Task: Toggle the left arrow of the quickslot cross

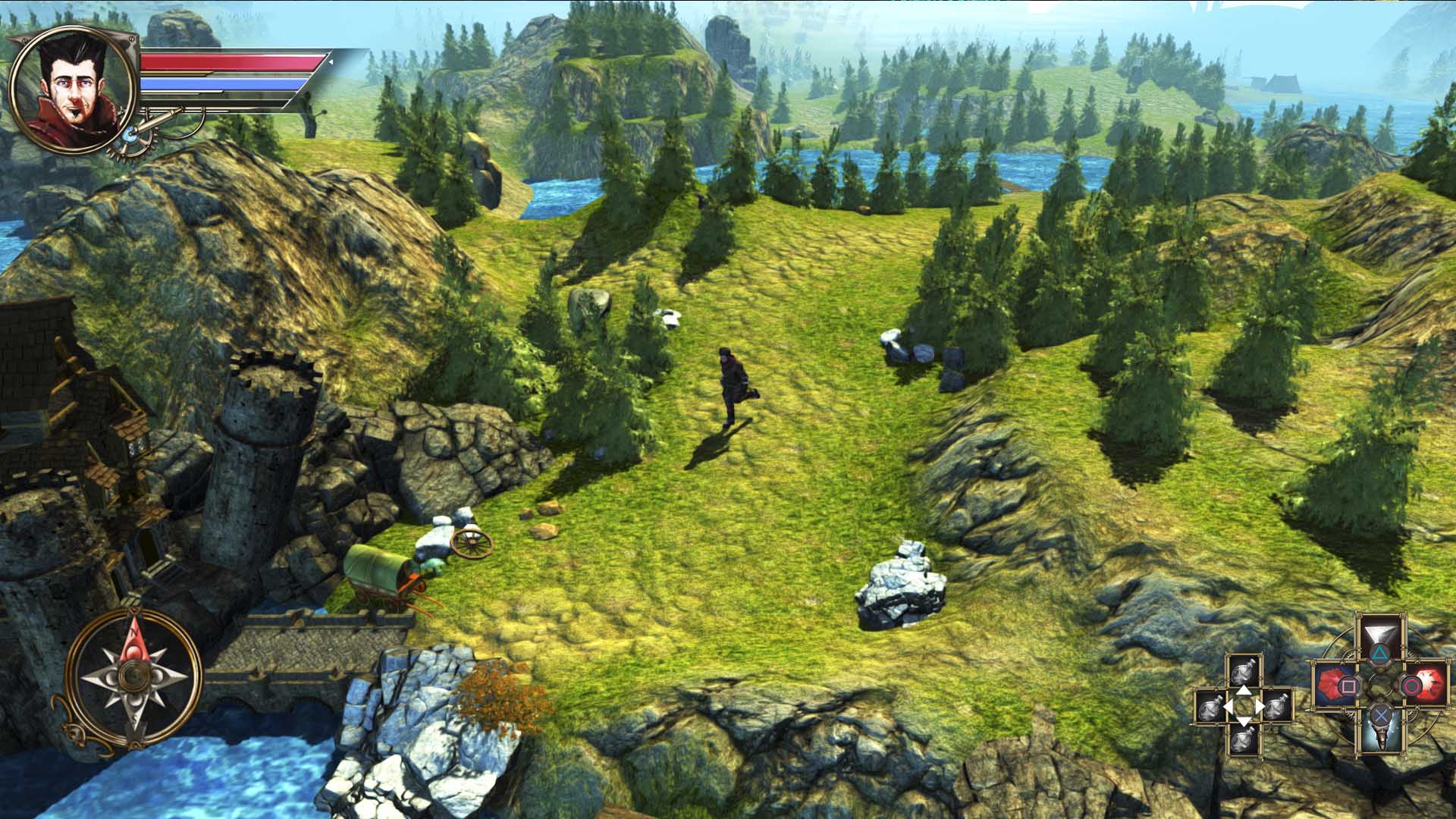Action: point(1228,706)
